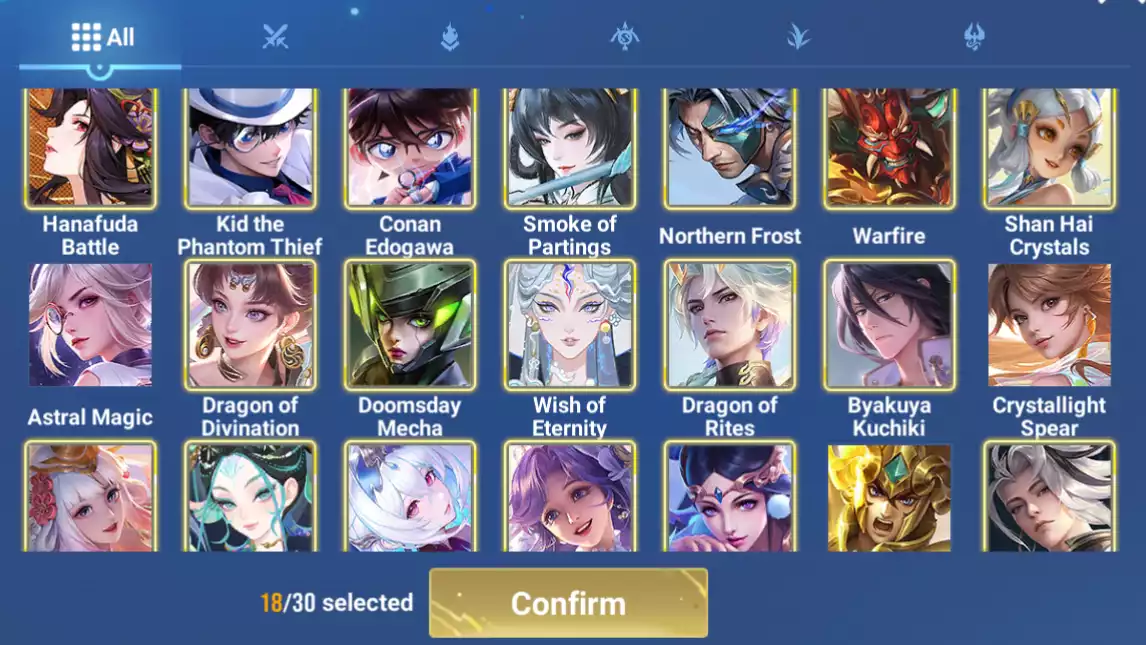Select the Byakuya Kuchiki skin
The height and width of the screenshot is (645, 1146).
(889, 325)
